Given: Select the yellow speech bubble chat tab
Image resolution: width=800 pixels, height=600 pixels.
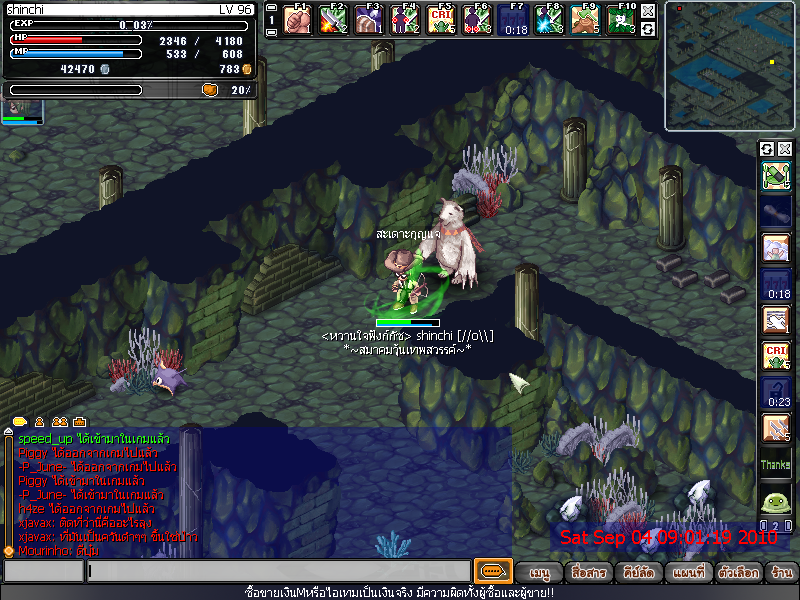Looking at the screenshot, I should pos(19,421).
